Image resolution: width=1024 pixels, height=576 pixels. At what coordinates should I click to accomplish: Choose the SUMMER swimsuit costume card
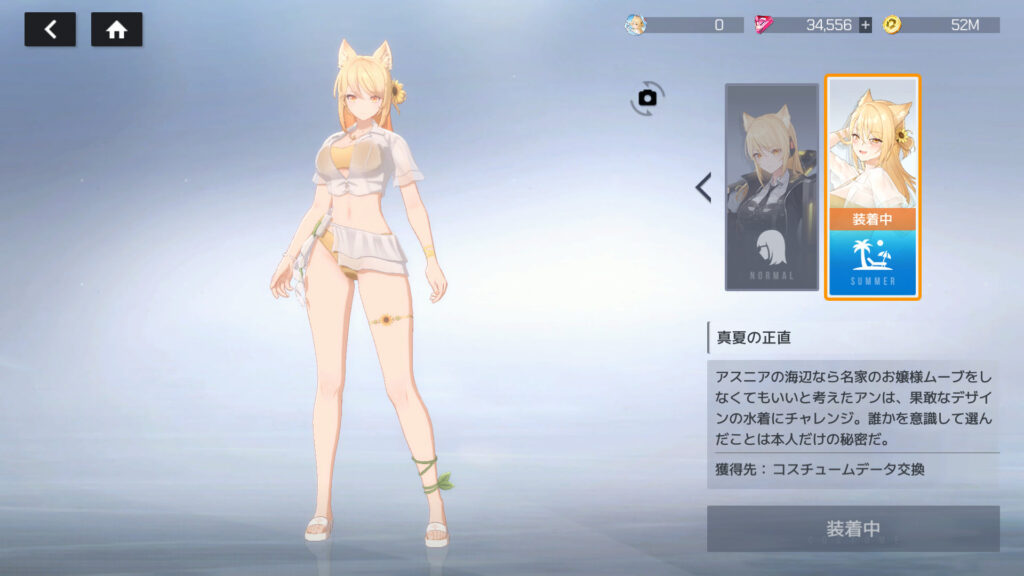tap(872, 187)
